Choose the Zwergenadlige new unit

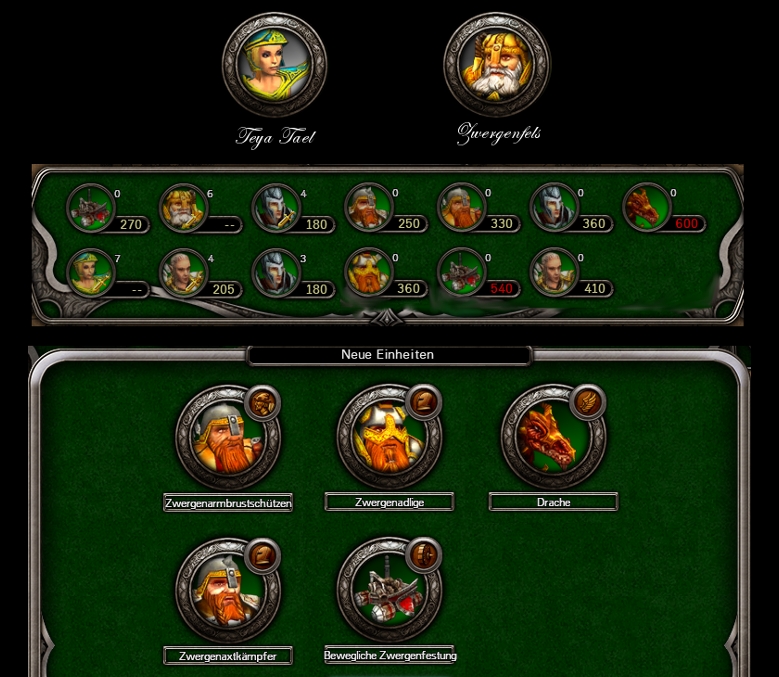tap(390, 437)
